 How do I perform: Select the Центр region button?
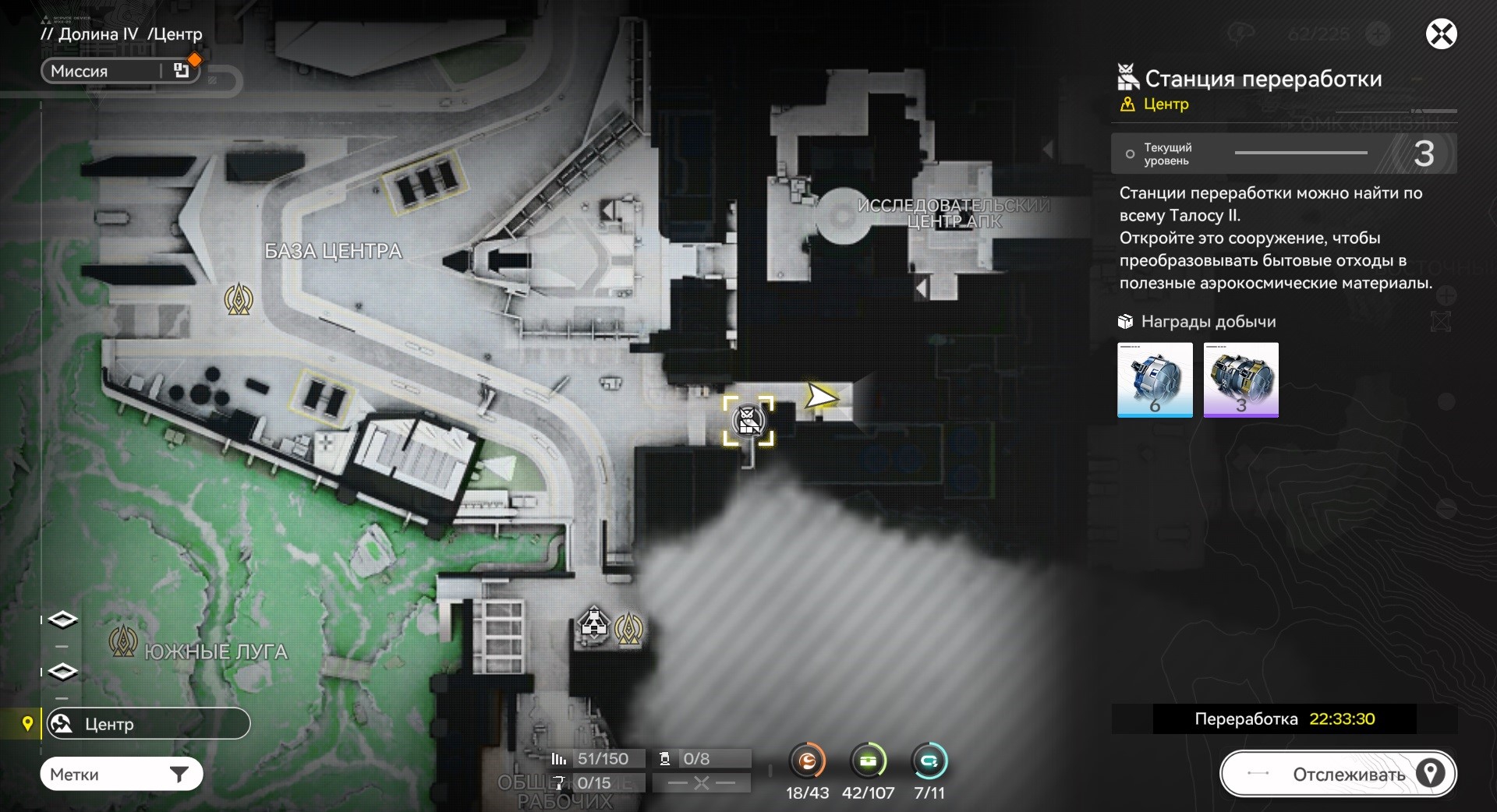click(148, 724)
